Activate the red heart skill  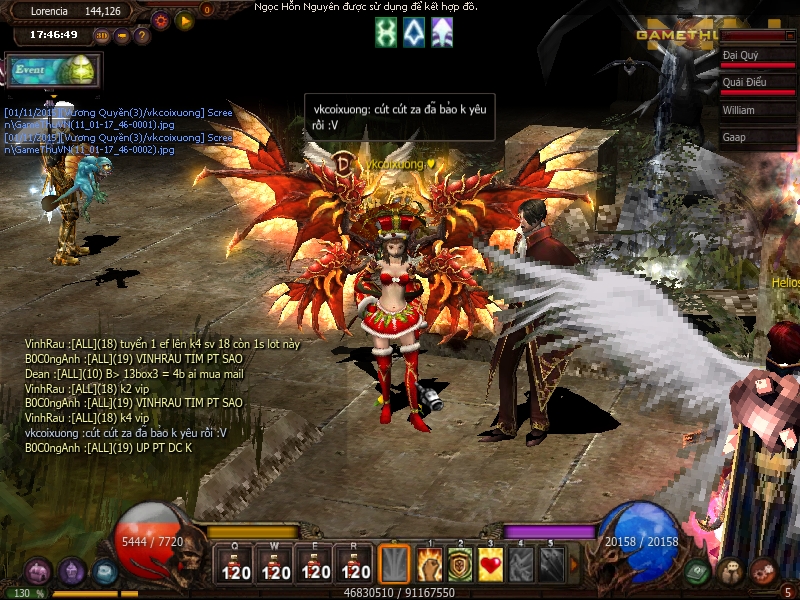coord(490,566)
